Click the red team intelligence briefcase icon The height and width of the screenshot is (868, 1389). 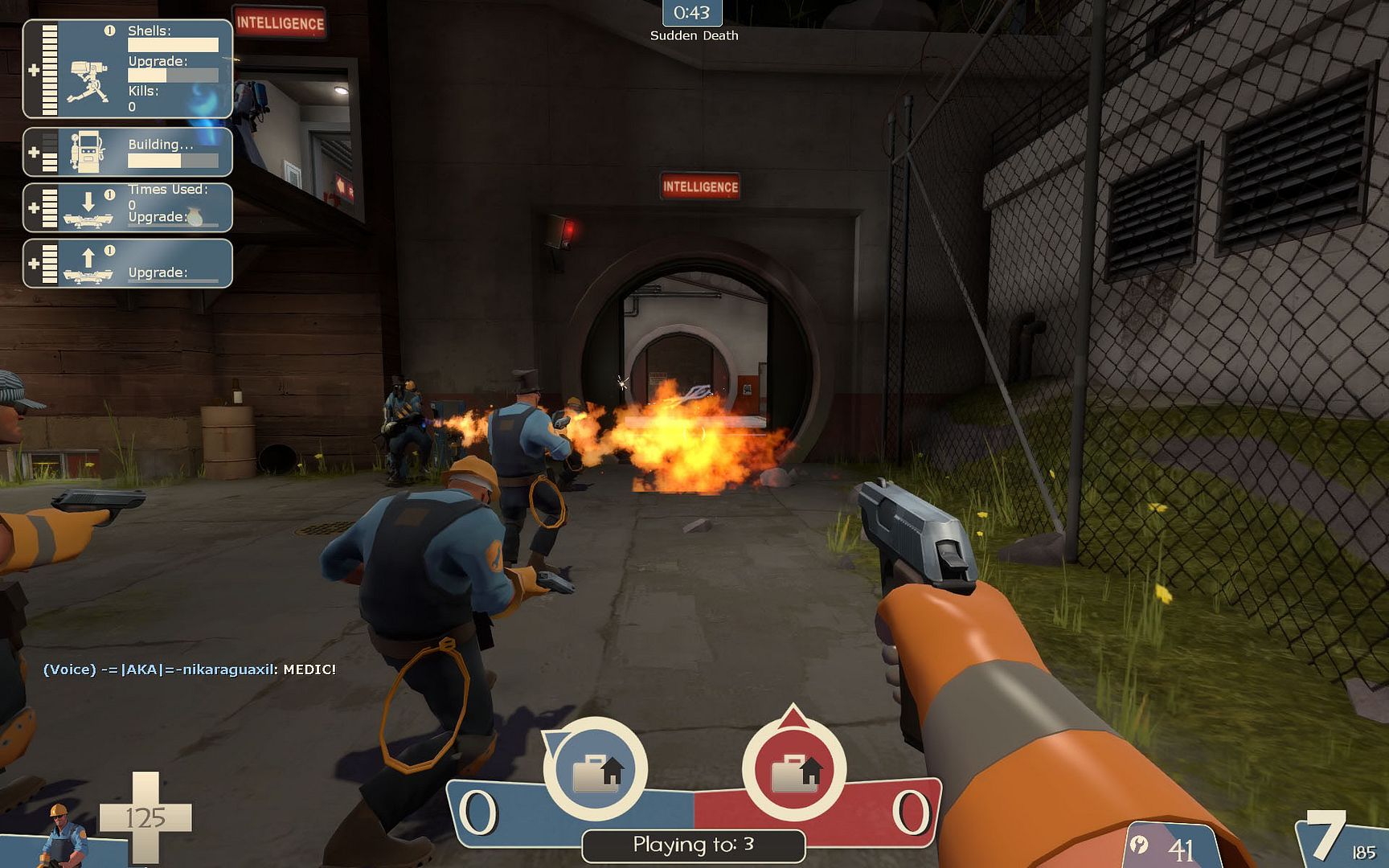tap(794, 769)
